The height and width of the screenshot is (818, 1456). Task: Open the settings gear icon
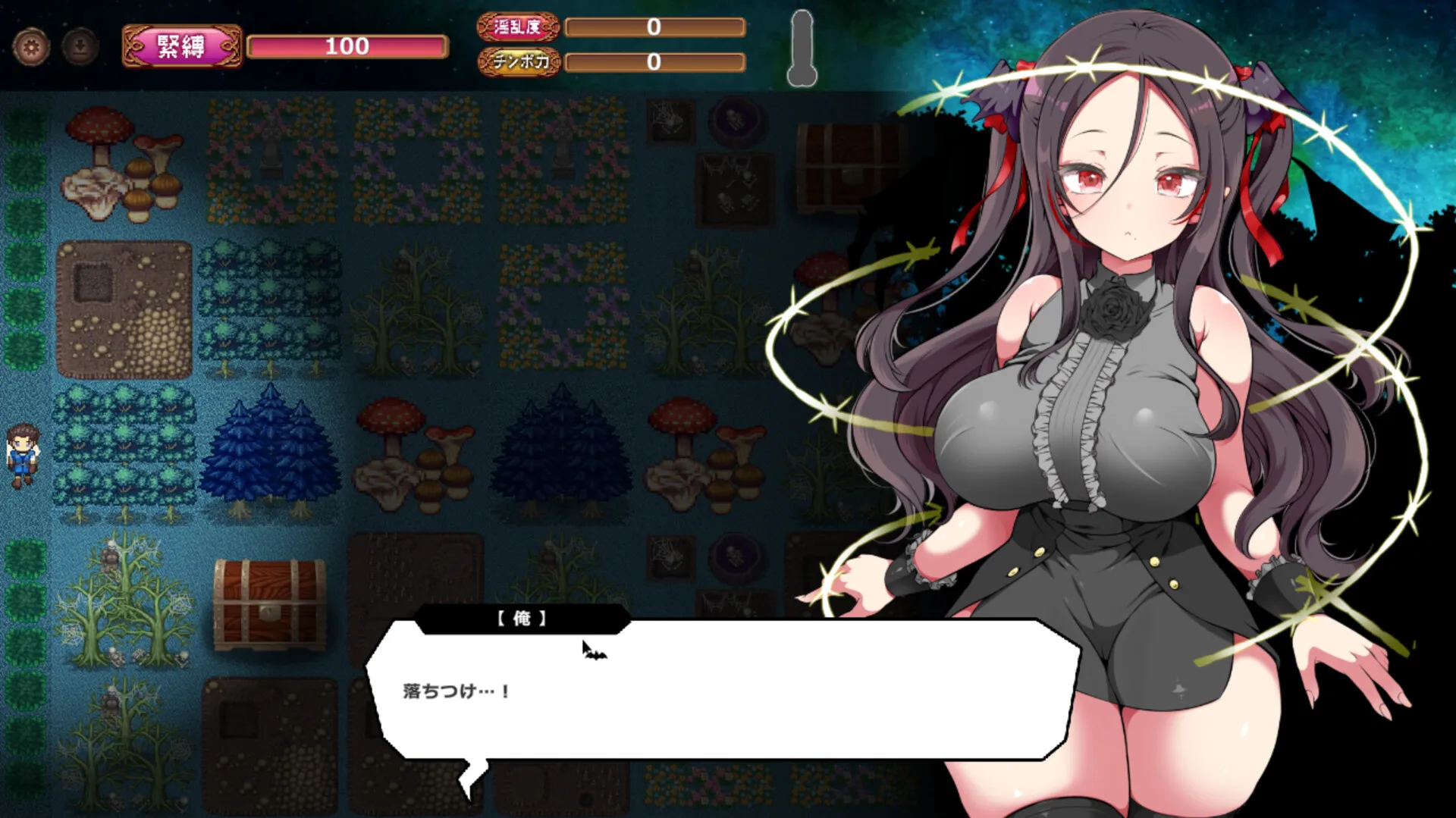[32, 47]
